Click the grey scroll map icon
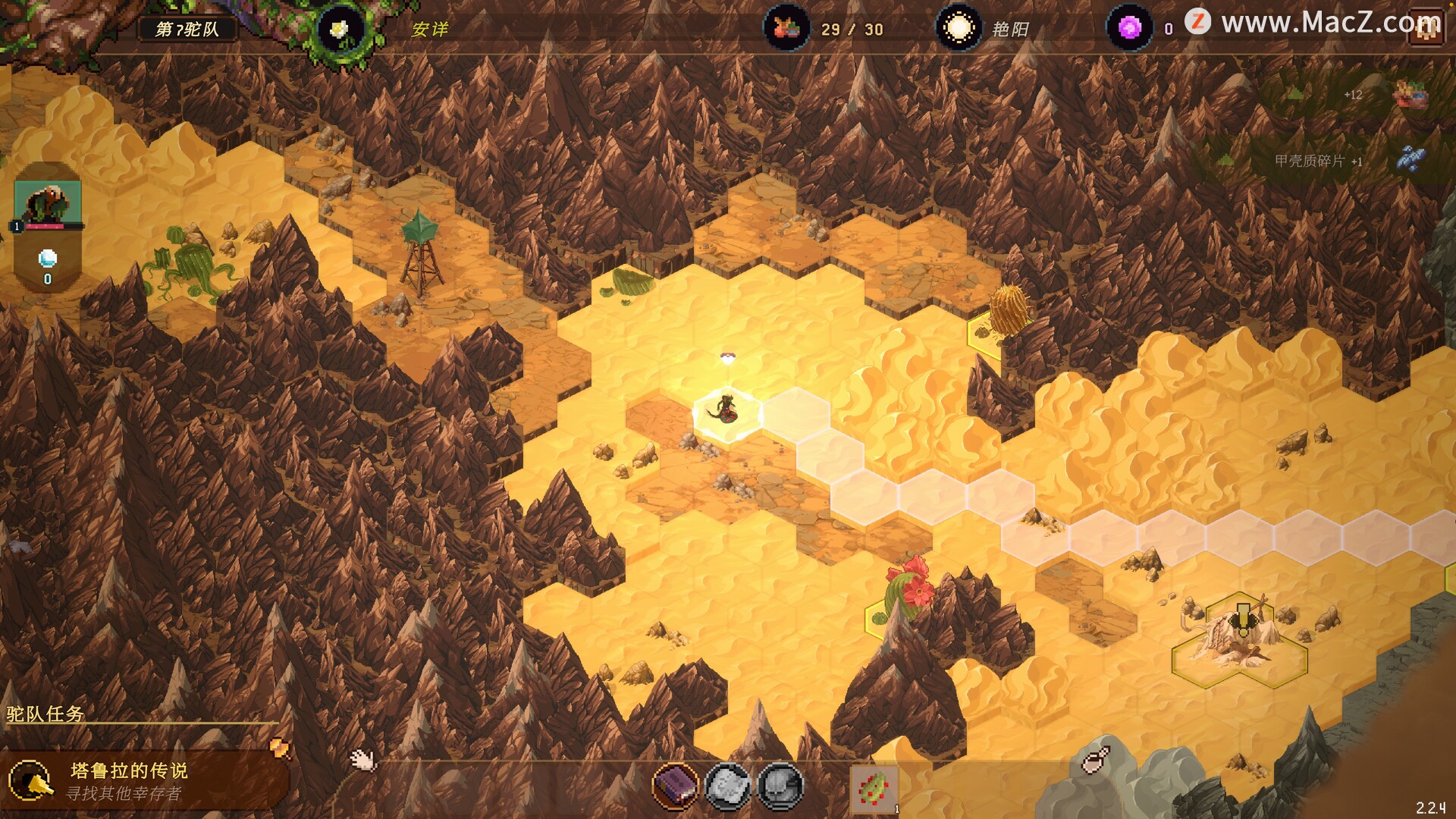1456x819 pixels. click(x=727, y=786)
